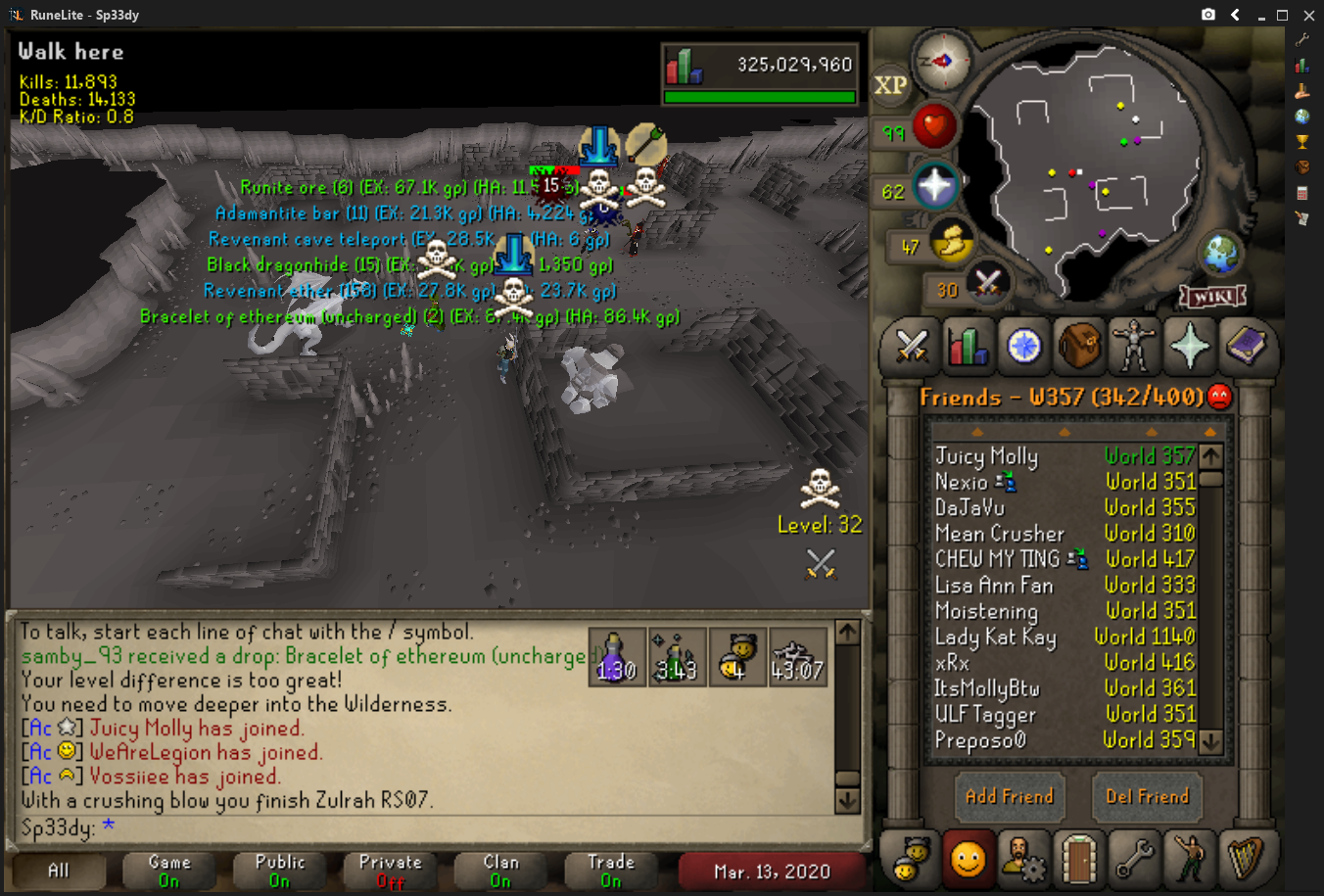Switch chat filter to All

click(59, 870)
